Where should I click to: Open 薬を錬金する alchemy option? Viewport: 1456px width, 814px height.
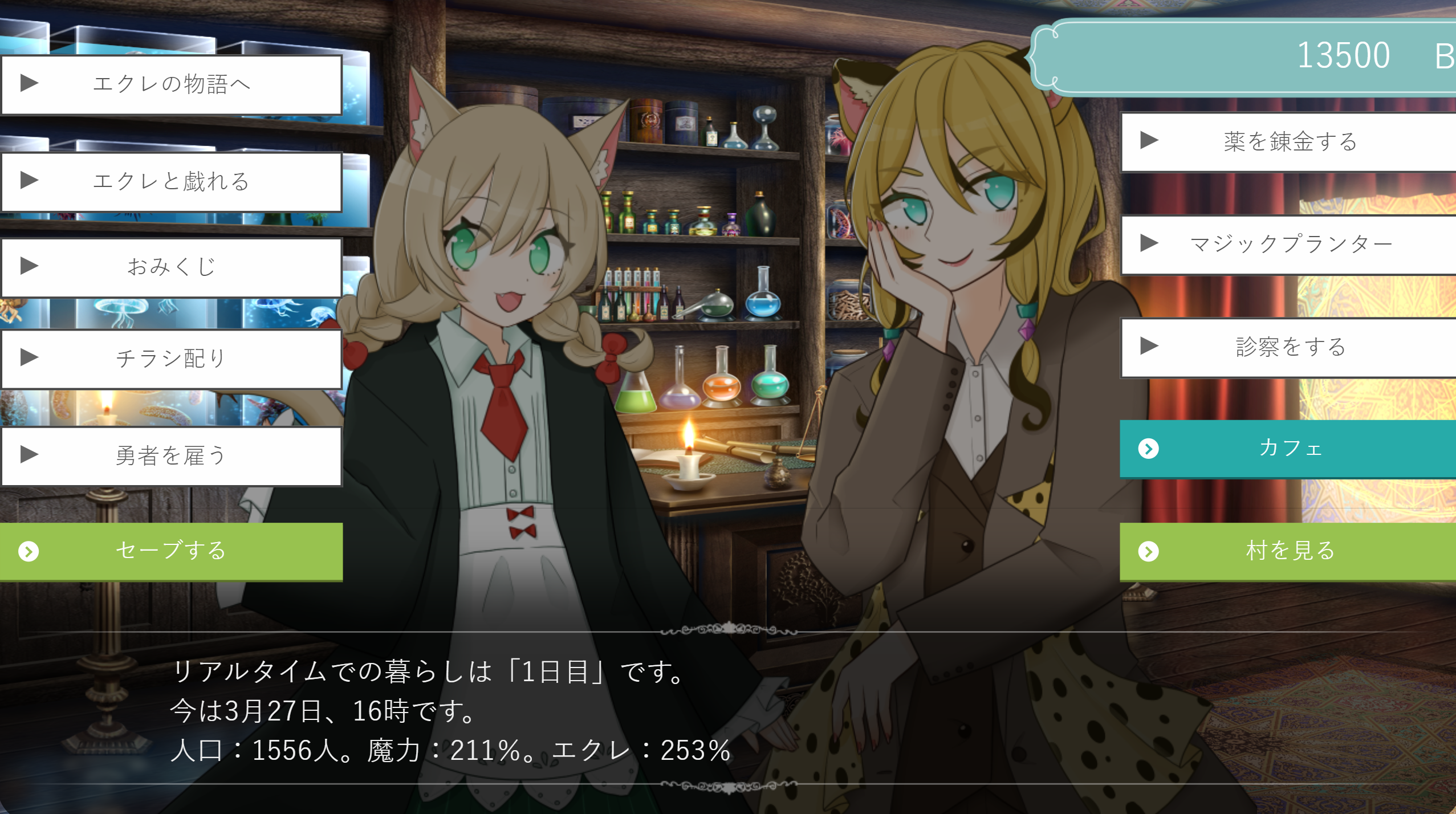click(x=1288, y=142)
